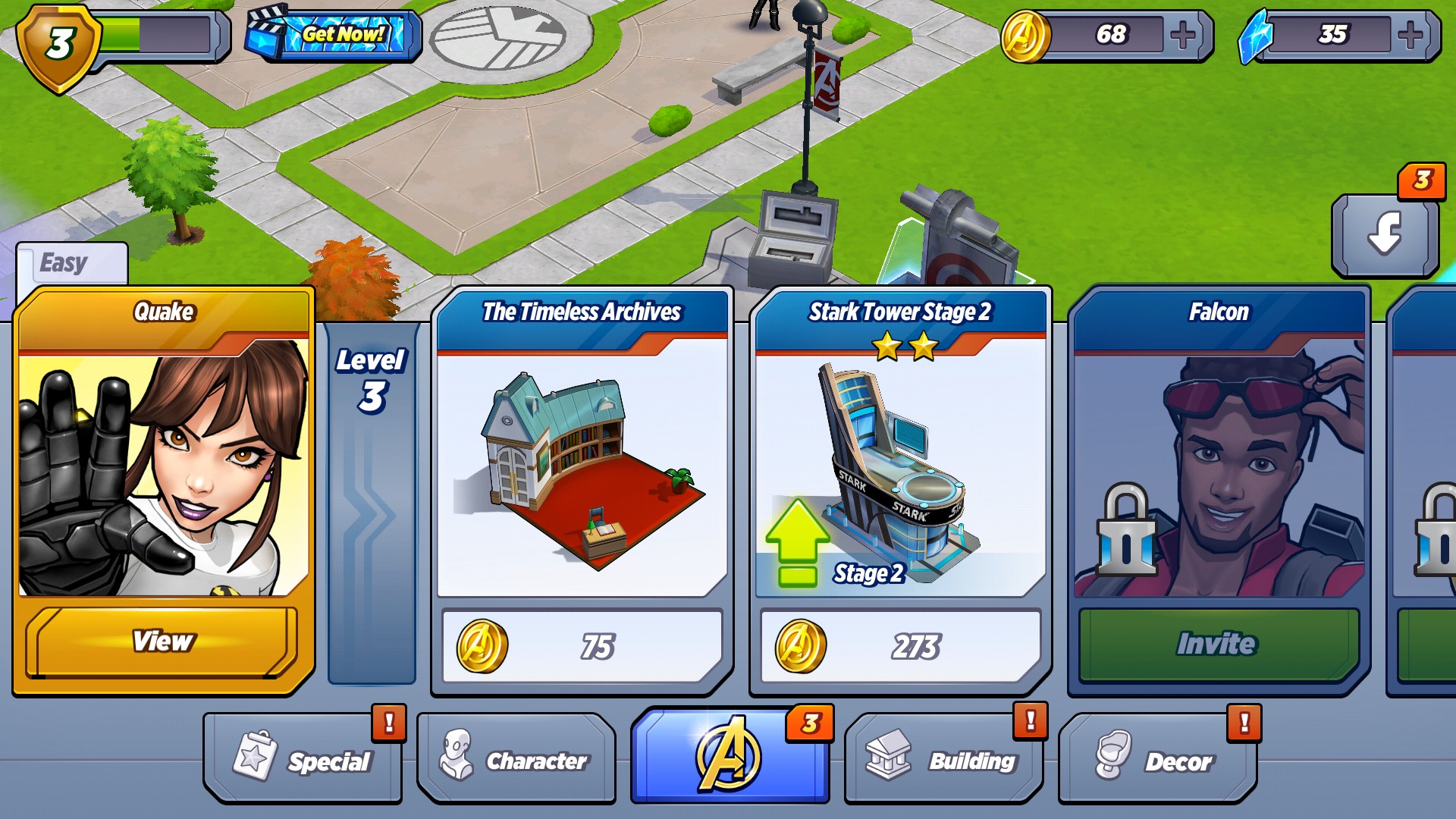Tap the Get Now! offer banner
The image size is (1456, 819).
334,35
